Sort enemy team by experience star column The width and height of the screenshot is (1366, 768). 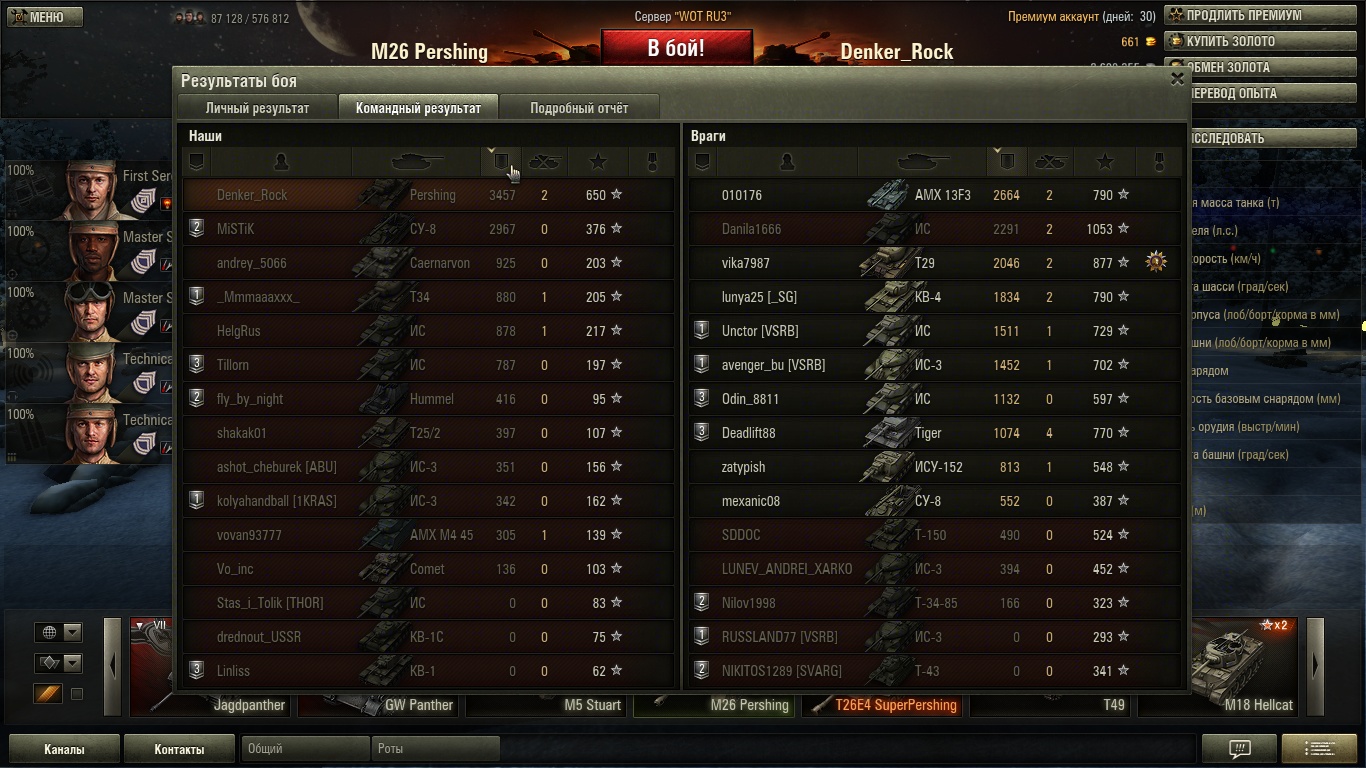tap(1104, 161)
